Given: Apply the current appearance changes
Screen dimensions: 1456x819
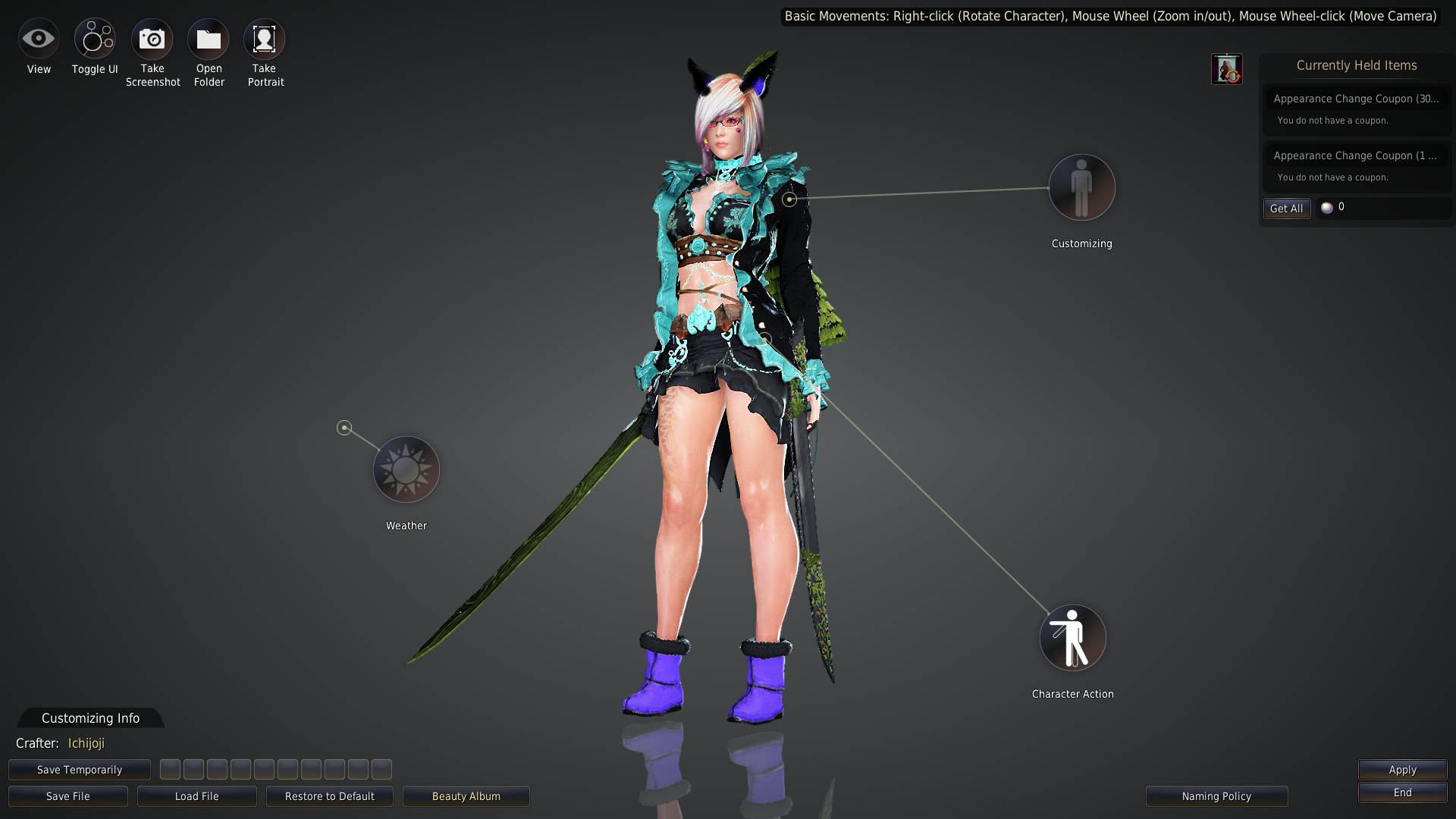Looking at the screenshot, I should pos(1401,769).
